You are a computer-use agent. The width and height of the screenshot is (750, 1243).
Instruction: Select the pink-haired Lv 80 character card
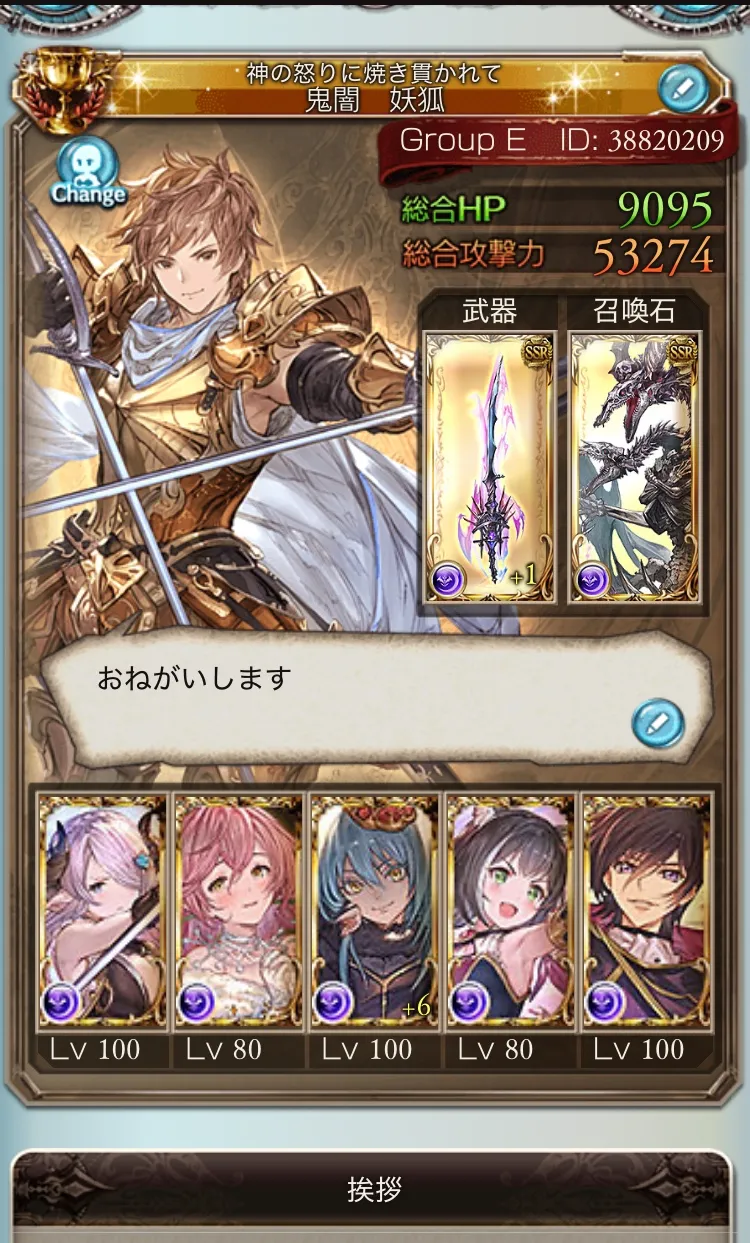(238, 911)
